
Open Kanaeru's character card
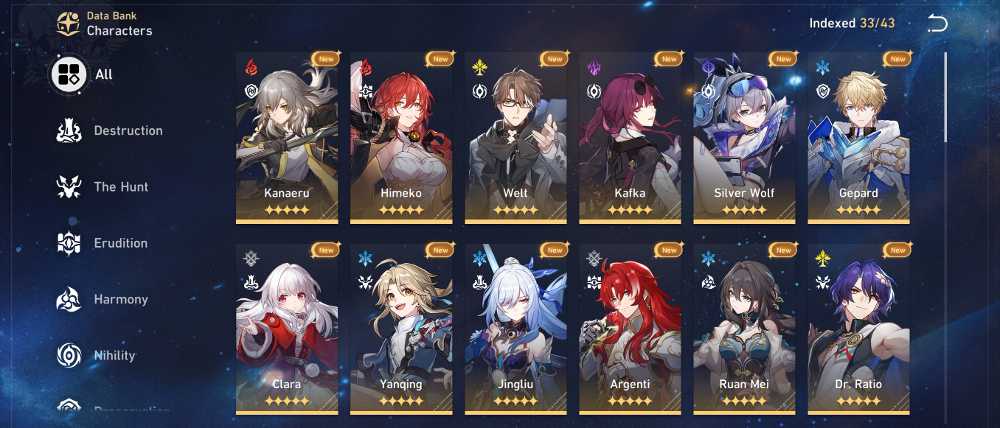click(x=287, y=138)
